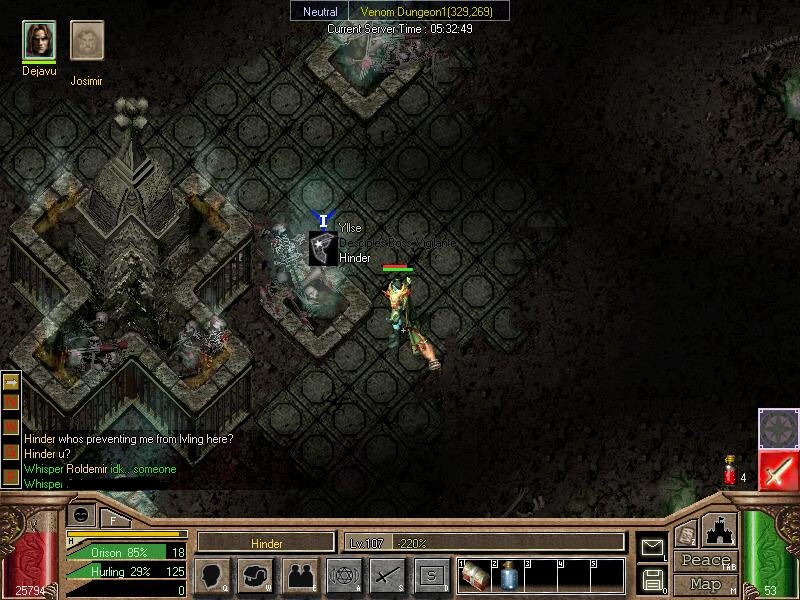The image size is (800, 600).
Task: Open the hexagram magic button
Action: pos(344,575)
